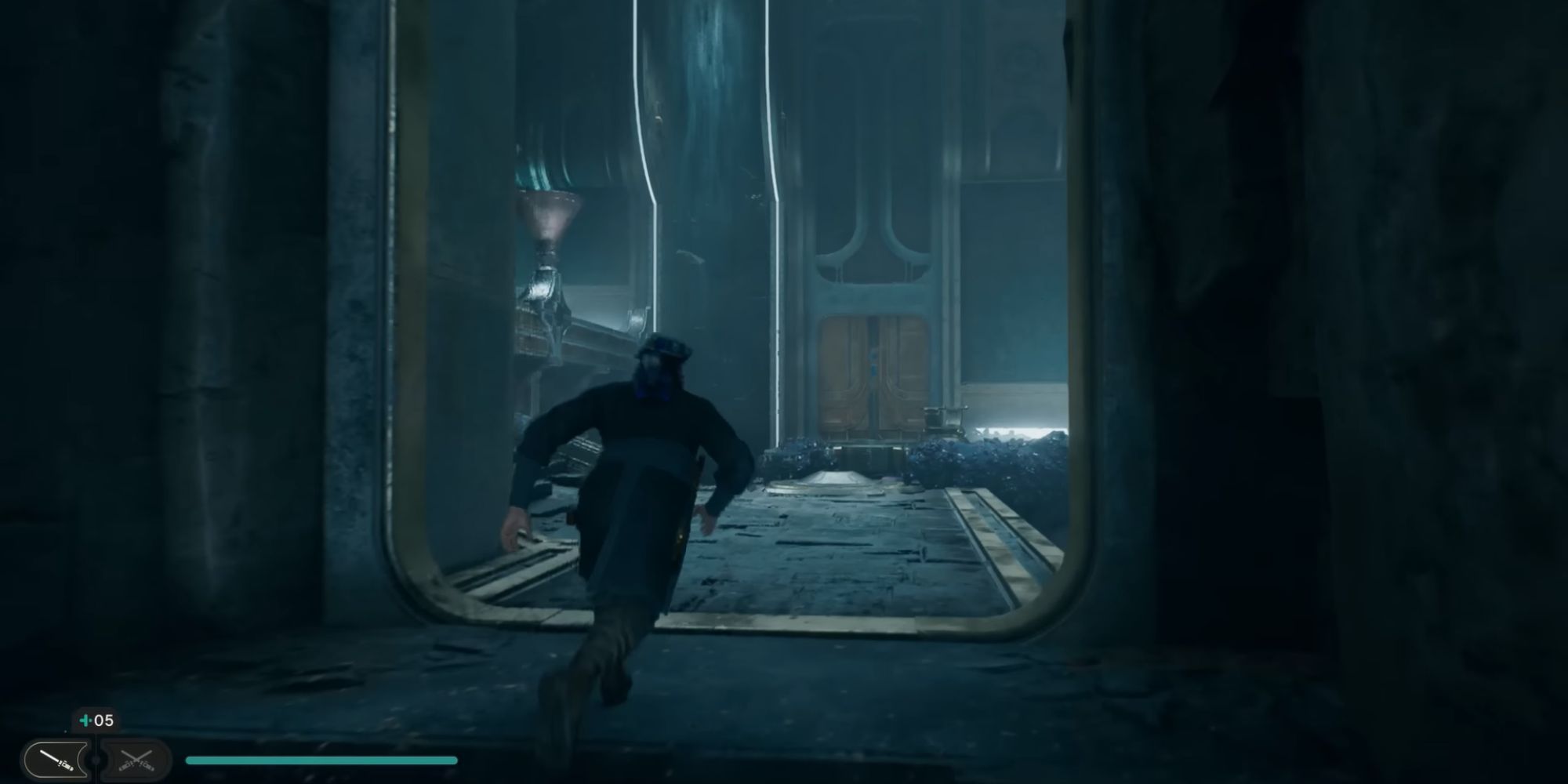The image size is (1568, 784).
Task: Select the dual-wield crossed sabers stance icon
Action: coord(137,758)
